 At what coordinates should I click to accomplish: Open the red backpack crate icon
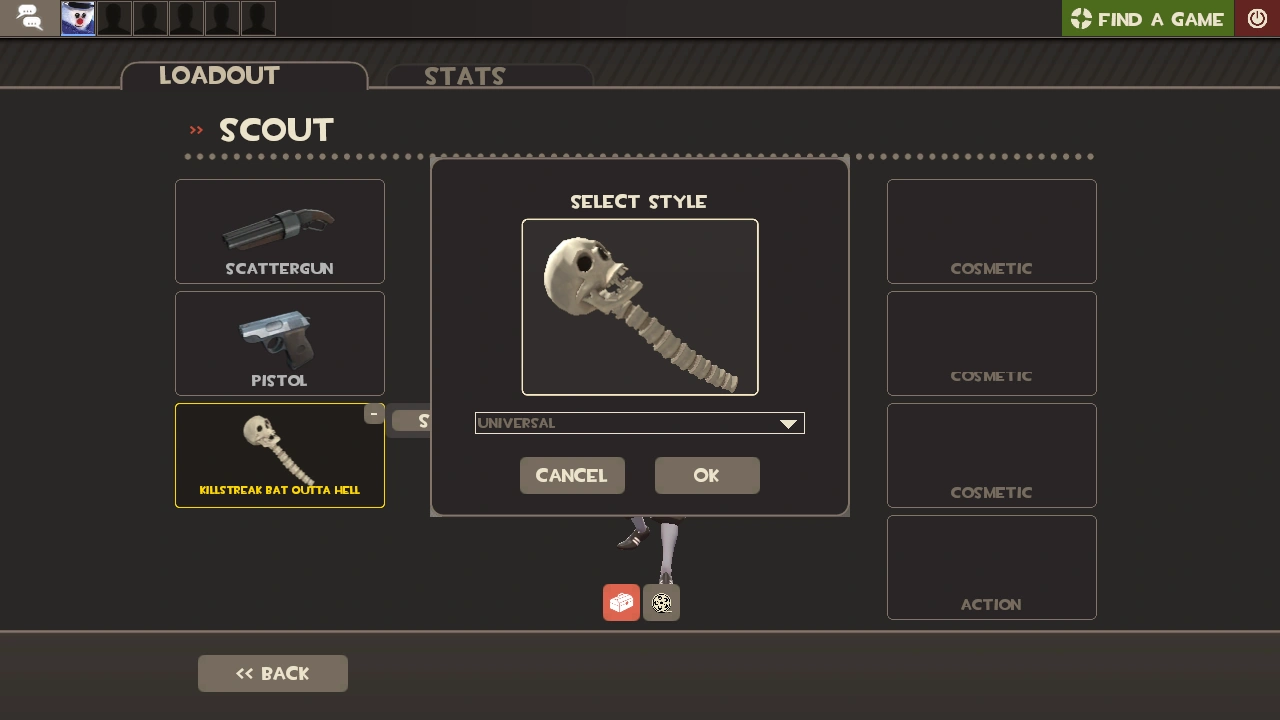(x=621, y=602)
